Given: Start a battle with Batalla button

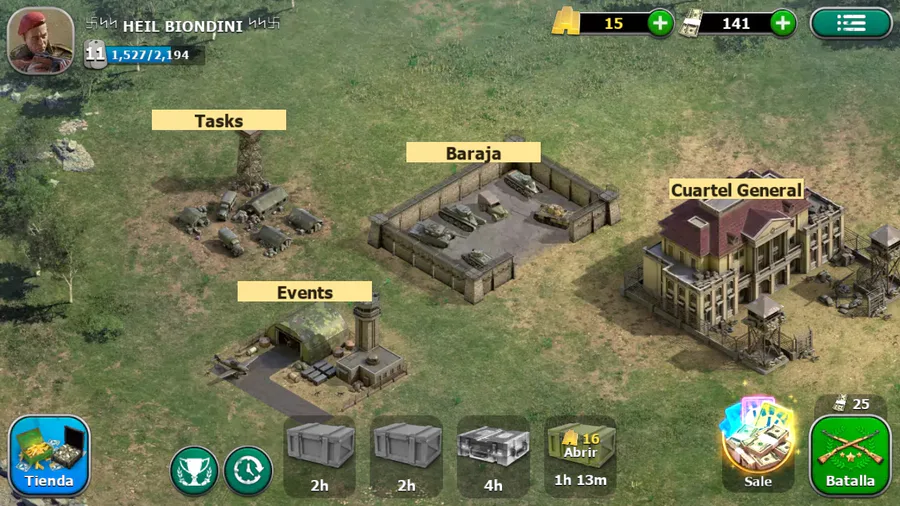Looking at the screenshot, I should tap(849, 455).
